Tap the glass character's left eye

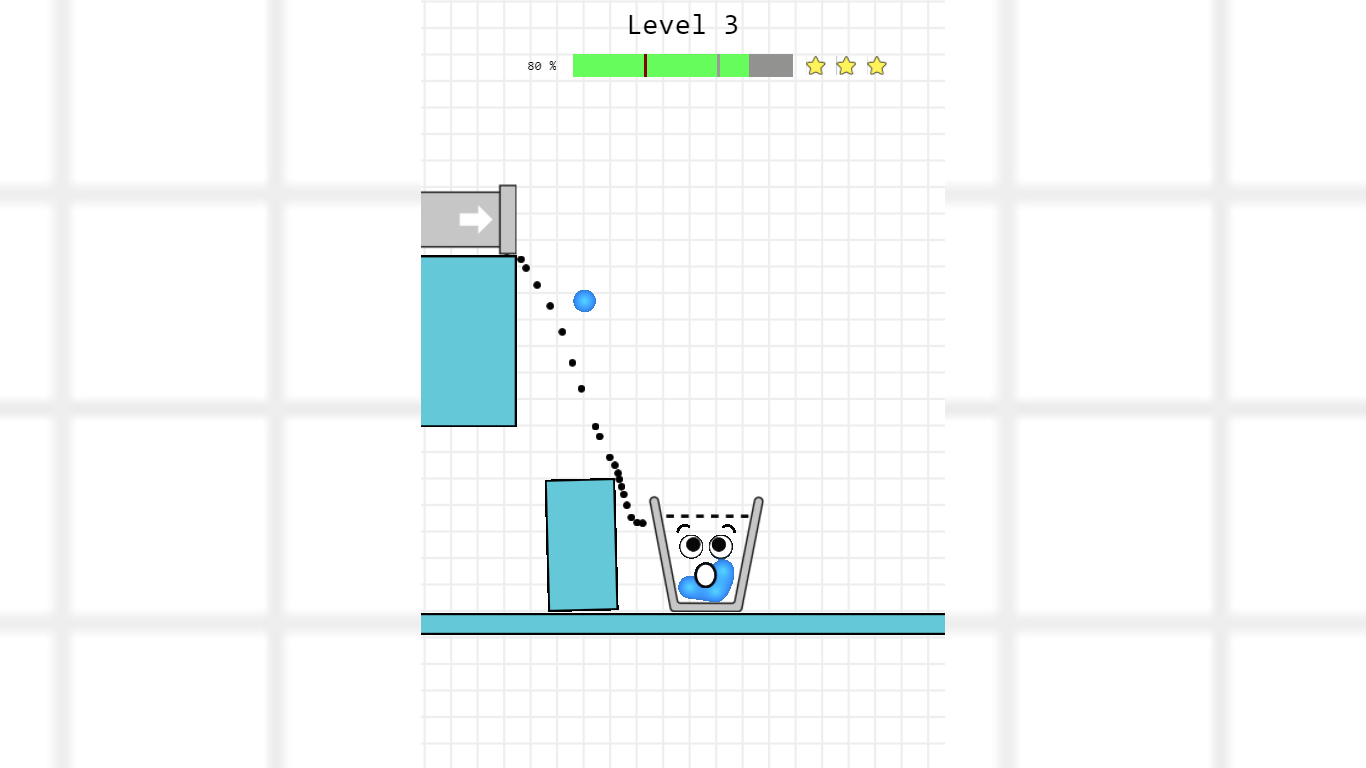click(691, 545)
